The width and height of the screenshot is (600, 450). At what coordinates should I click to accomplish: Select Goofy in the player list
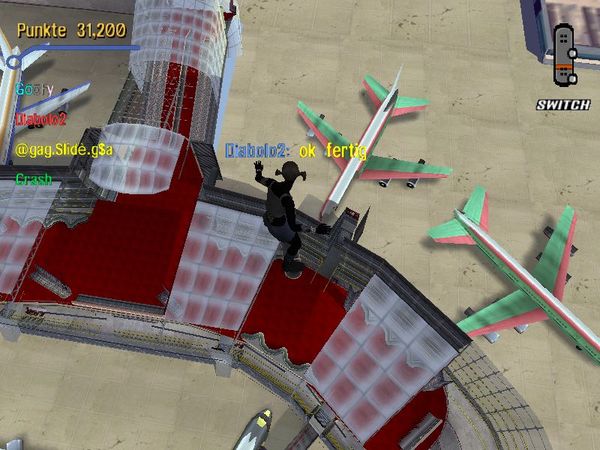[33, 89]
